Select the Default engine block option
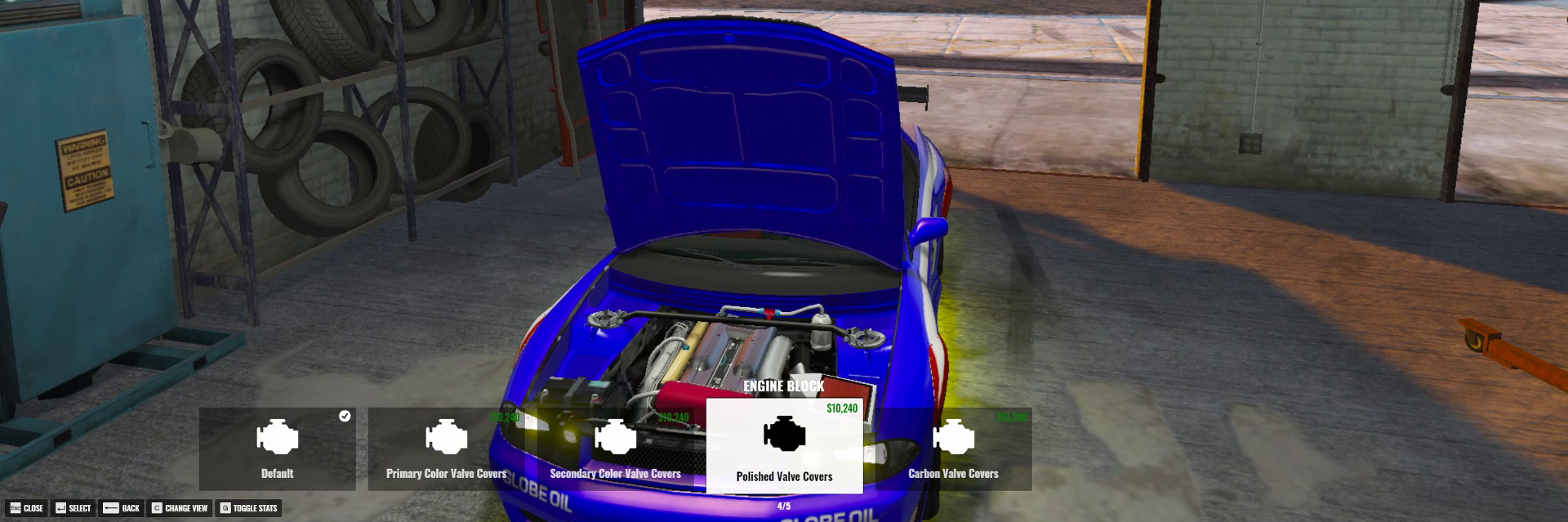Screen dimensions: 1568x522 click(x=277, y=448)
